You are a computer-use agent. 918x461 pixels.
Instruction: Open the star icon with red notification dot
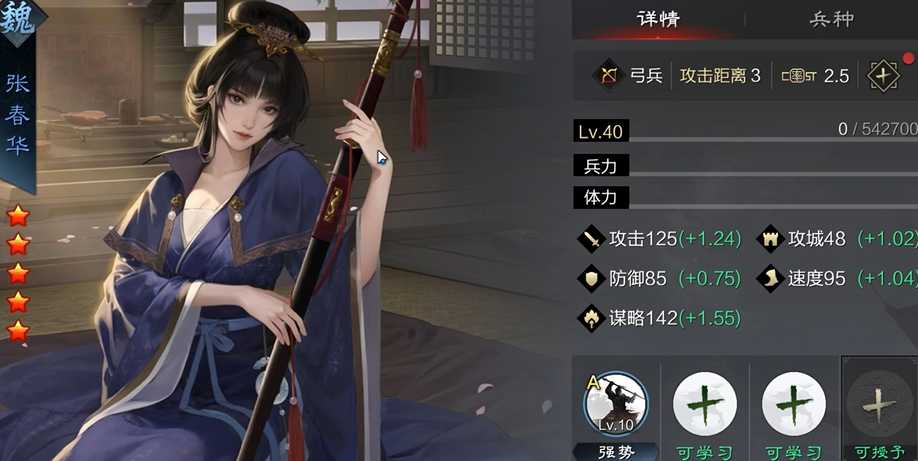pyautogui.click(x=883, y=76)
